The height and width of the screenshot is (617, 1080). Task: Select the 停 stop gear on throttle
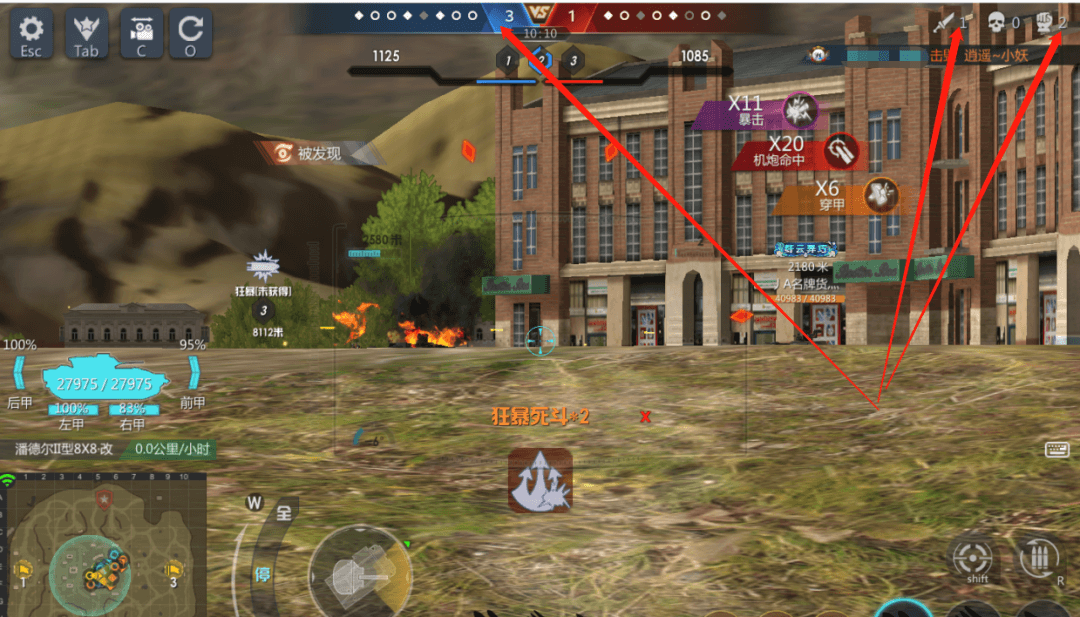tap(261, 574)
